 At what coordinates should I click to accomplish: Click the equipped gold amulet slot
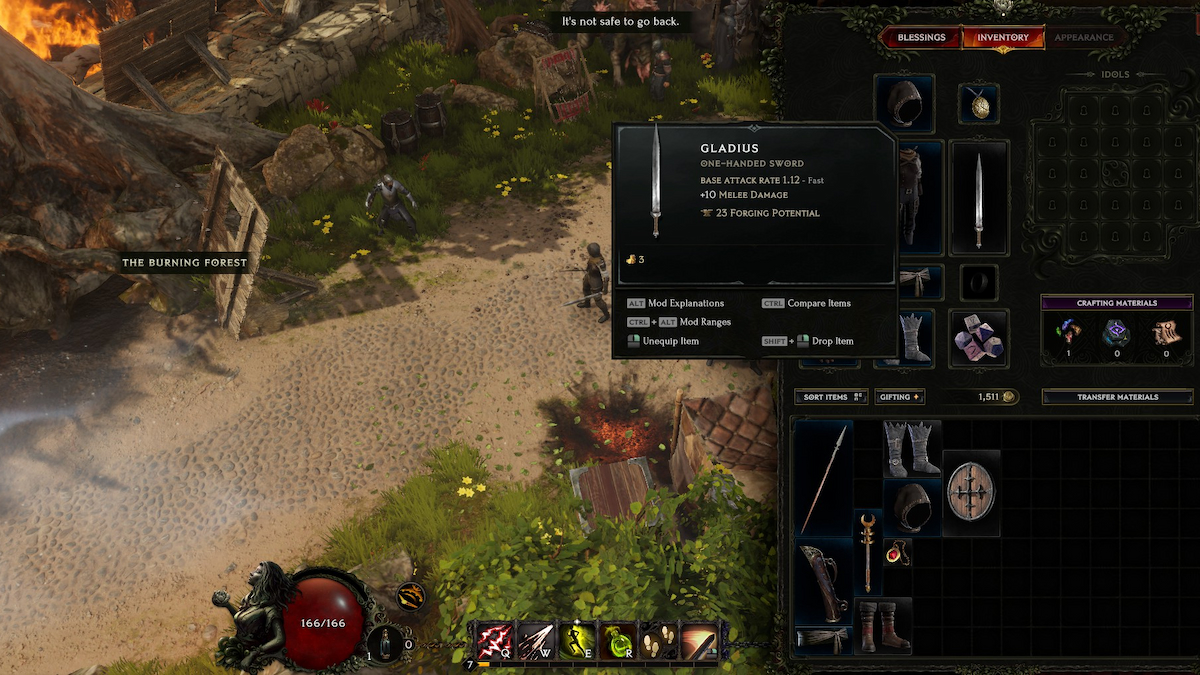(979, 103)
